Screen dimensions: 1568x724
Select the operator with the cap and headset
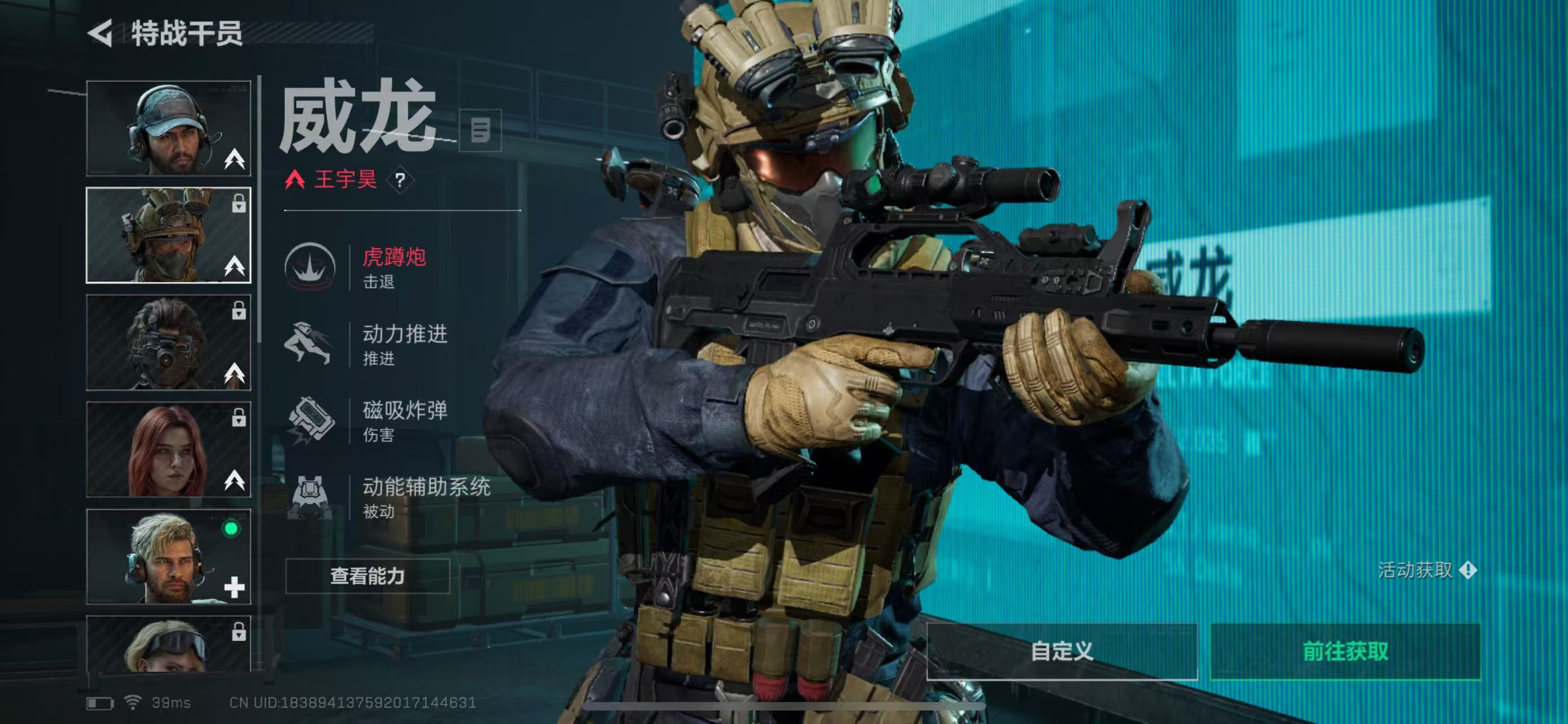(x=168, y=128)
